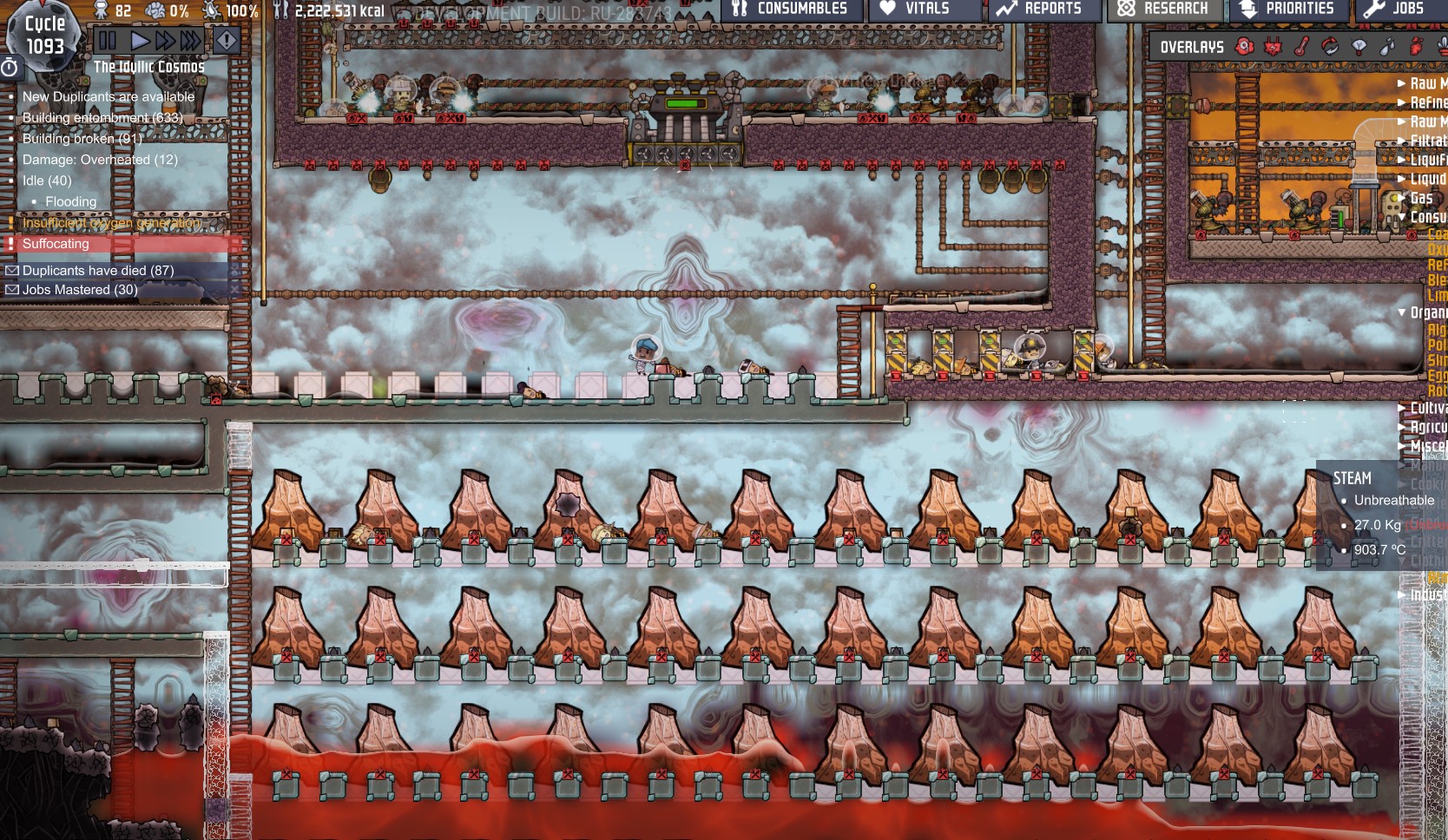Pause the game with the pause control

point(105,38)
